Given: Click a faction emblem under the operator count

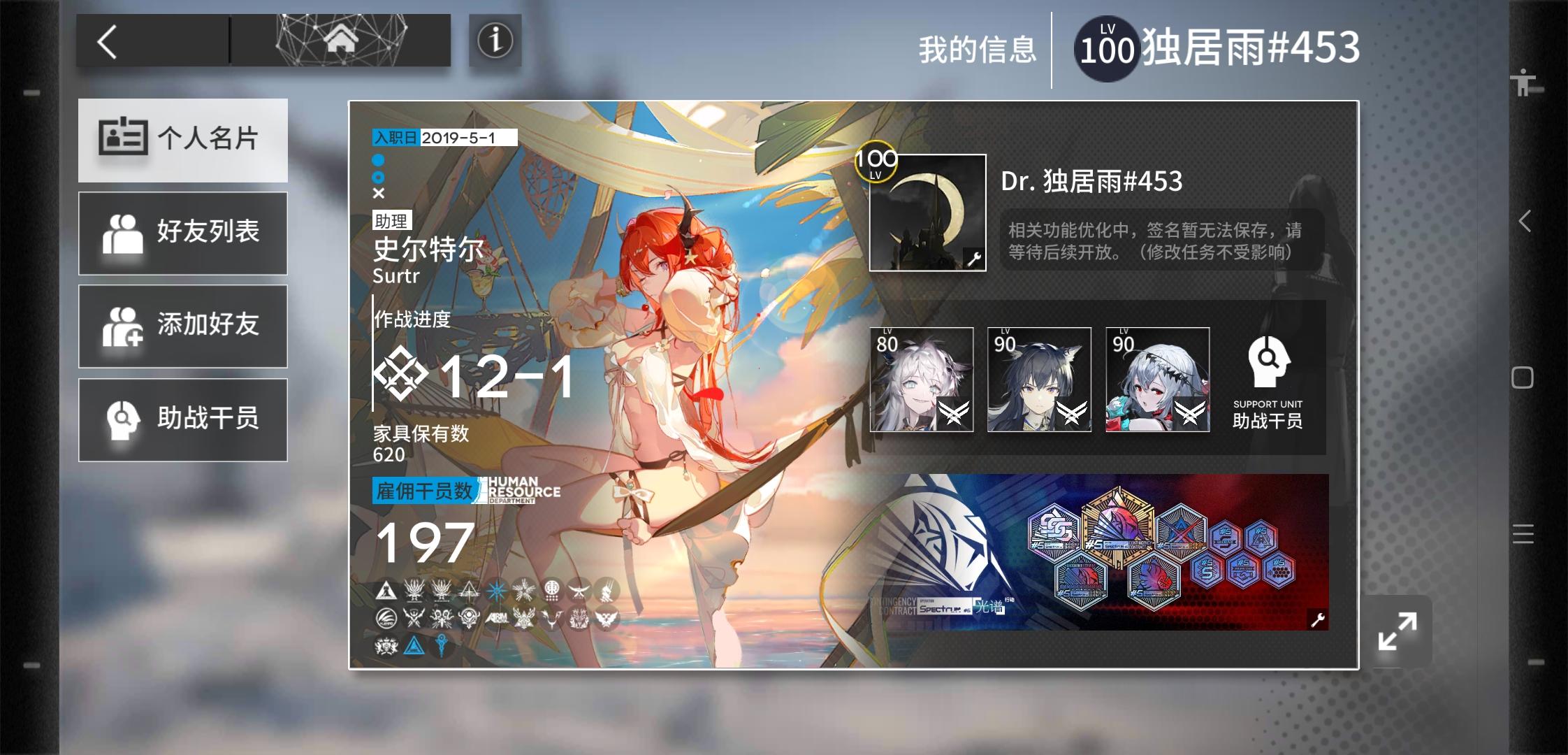Looking at the screenshot, I should click(x=385, y=591).
